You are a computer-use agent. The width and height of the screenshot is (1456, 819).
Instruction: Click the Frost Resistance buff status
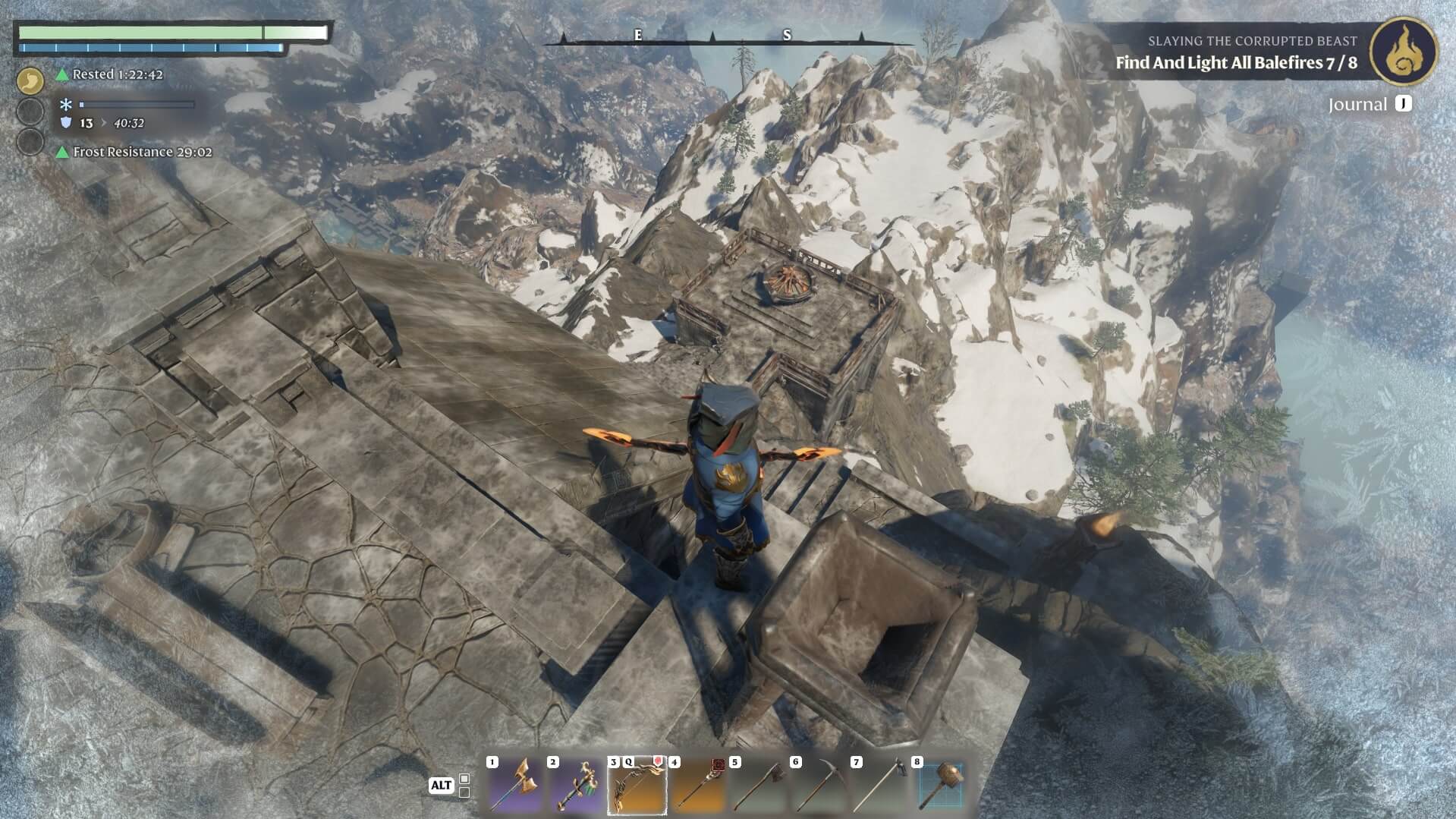[142, 152]
